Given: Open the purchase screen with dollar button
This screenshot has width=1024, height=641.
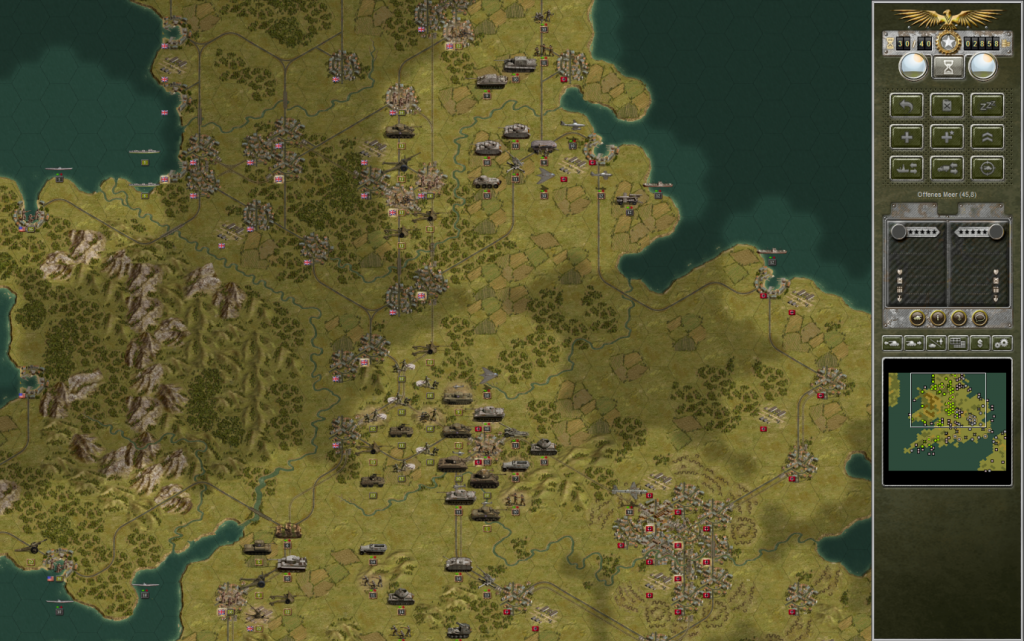Looking at the screenshot, I should pos(979,343).
